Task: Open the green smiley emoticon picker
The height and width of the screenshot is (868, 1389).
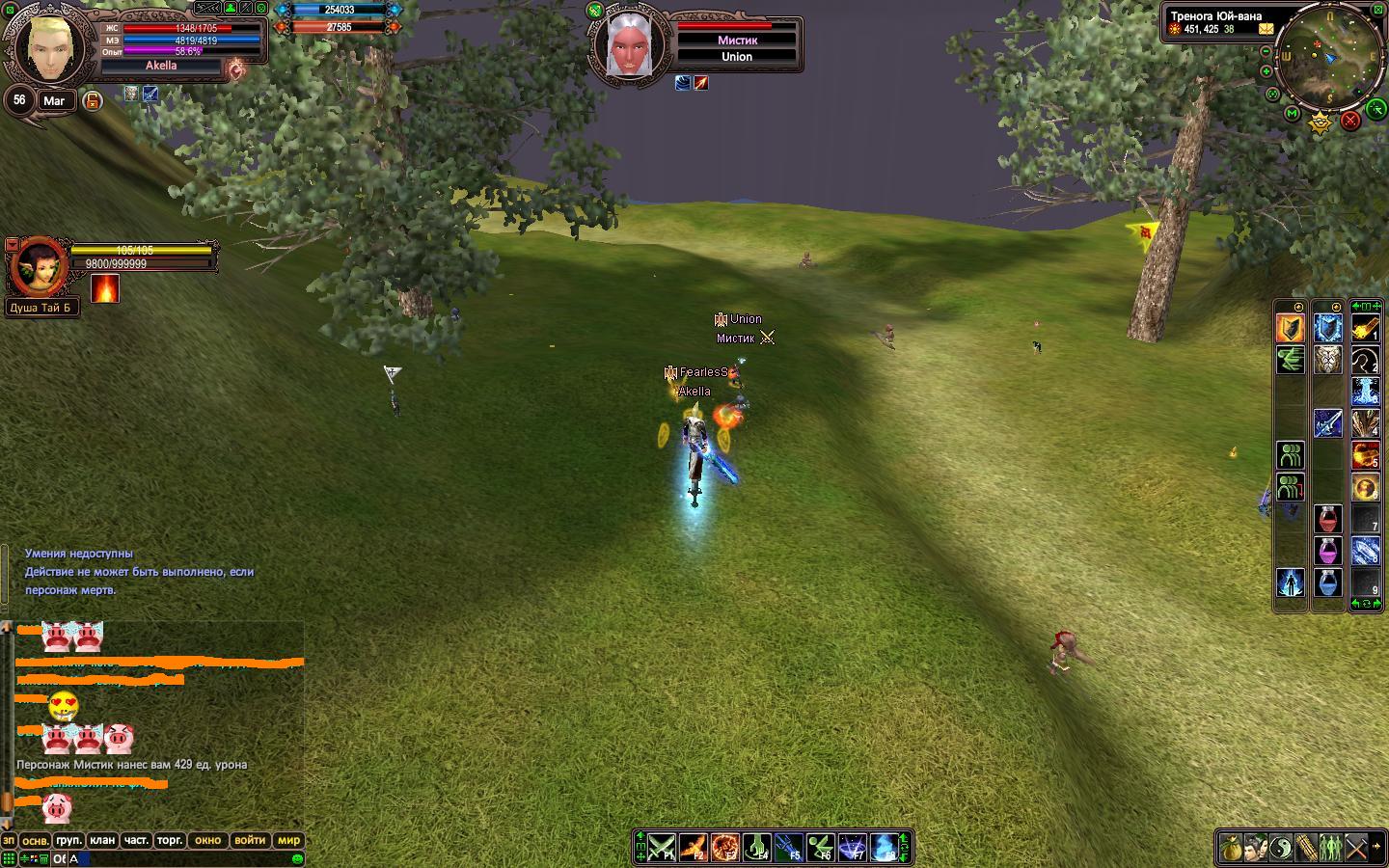Action: click(x=297, y=858)
